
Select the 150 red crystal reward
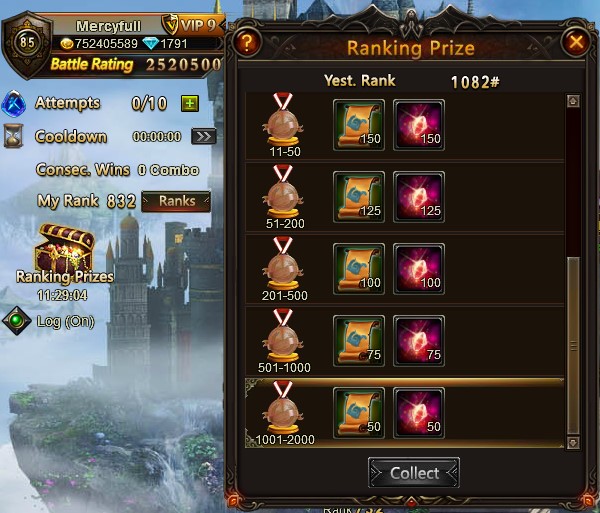point(419,122)
